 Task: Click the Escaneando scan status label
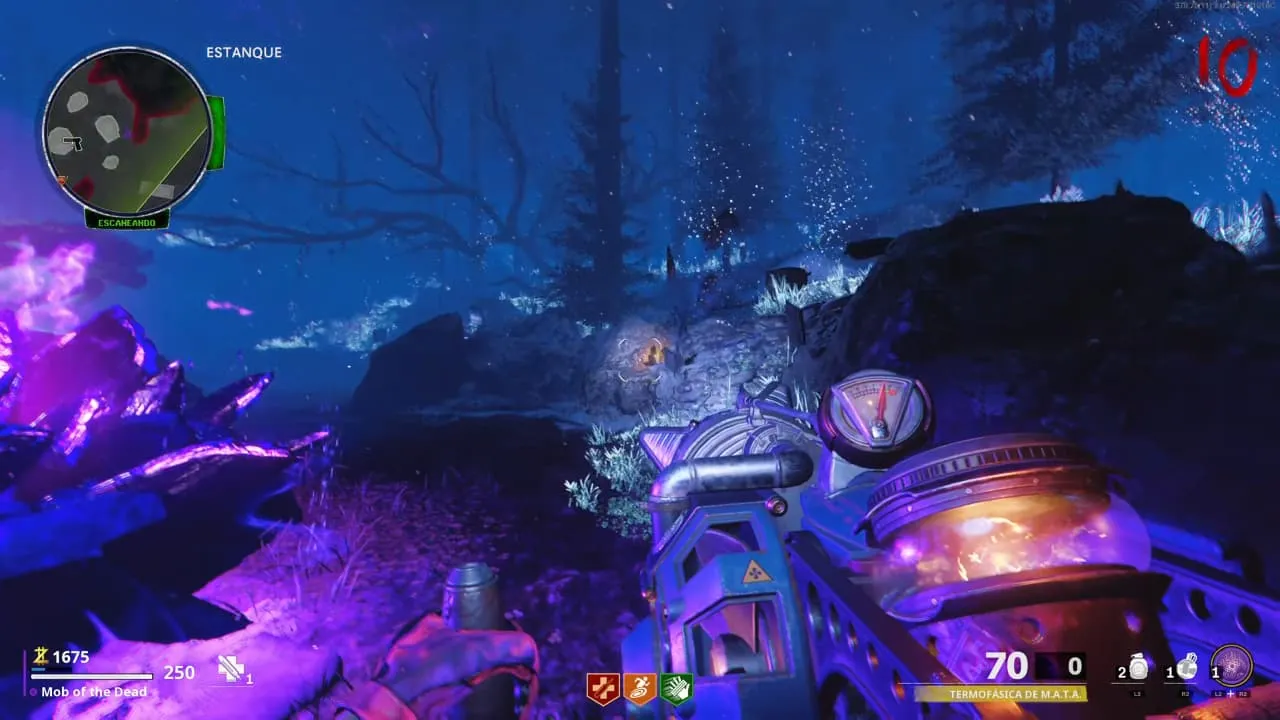[x=126, y=221]
